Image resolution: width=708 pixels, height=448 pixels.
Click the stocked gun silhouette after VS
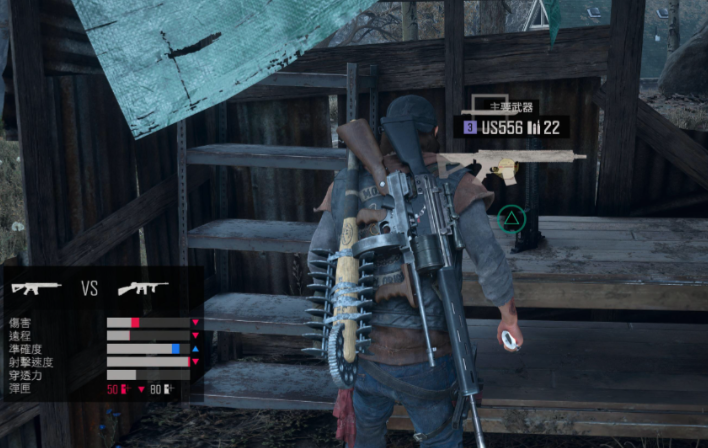(x=142, y=288)
